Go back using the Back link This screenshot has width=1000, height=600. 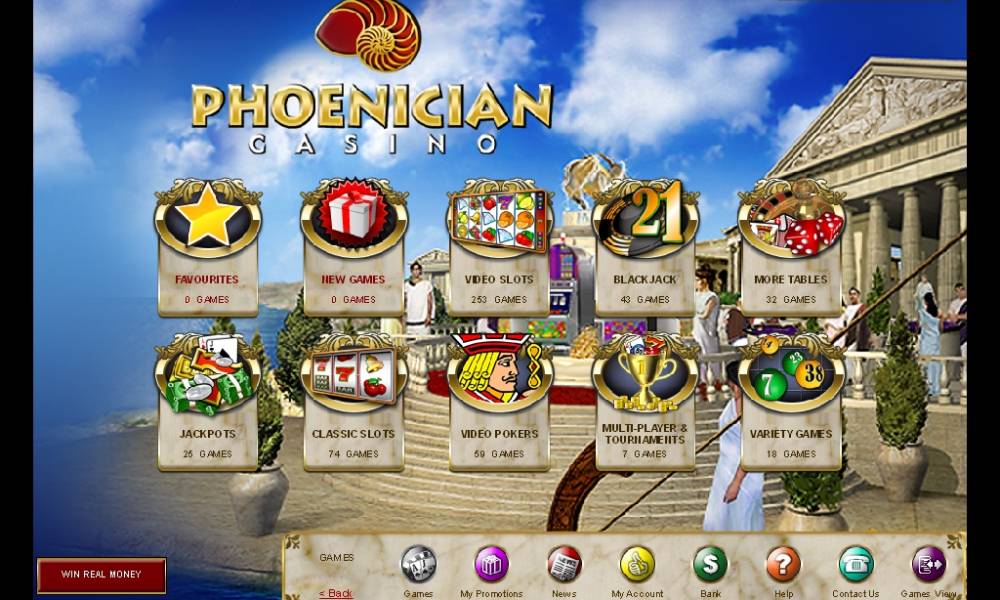pyautogui.click(x=336, y=593)
